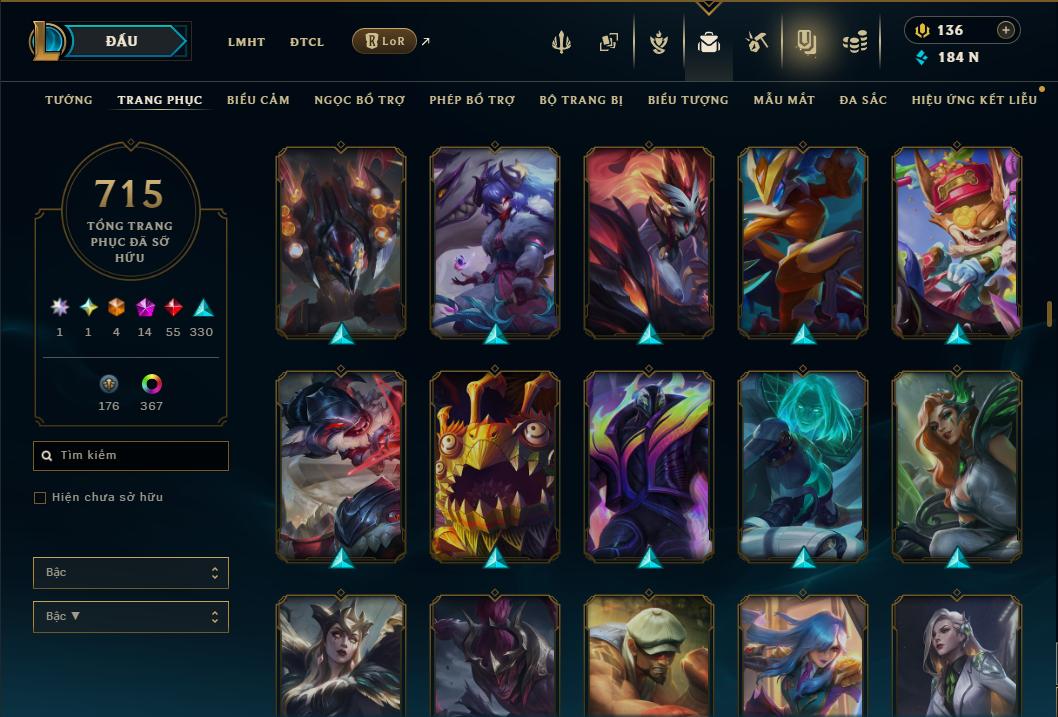Show the BỘ TRANG BỊ tab

tap(581, 100)
